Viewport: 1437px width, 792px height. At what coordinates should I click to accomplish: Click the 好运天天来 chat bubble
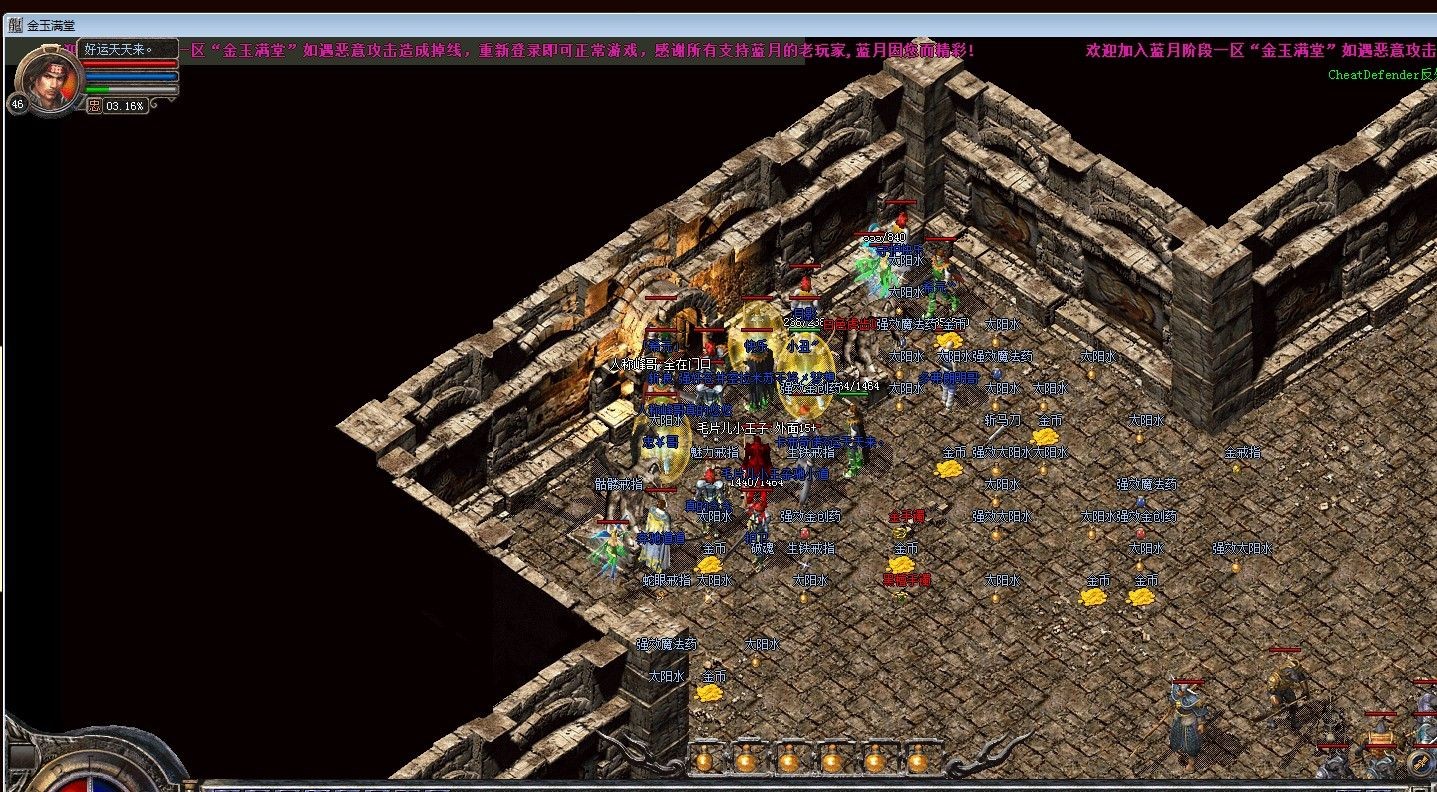tap(120, 48)
